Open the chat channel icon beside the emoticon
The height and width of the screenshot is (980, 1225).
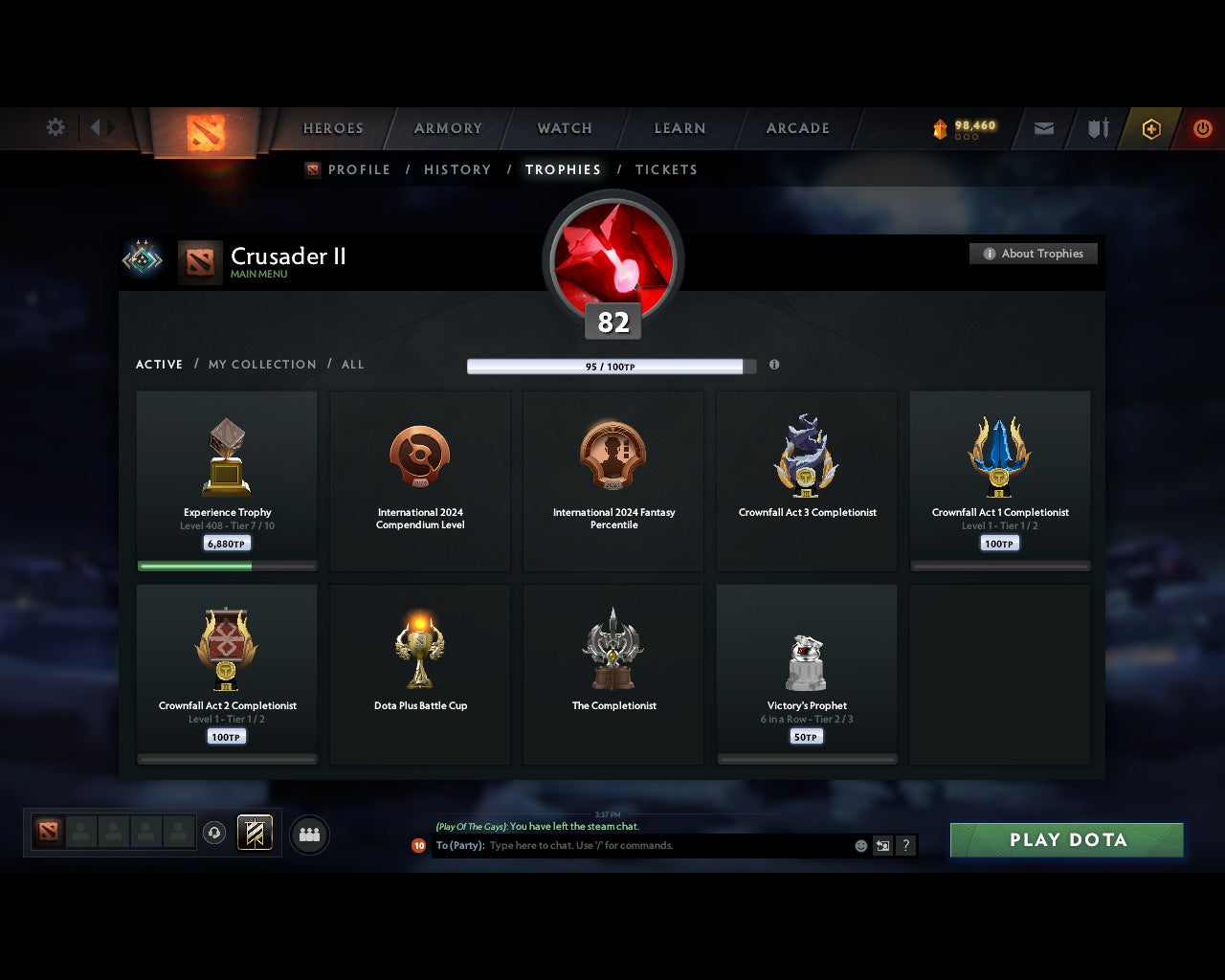tap(881, 845)
